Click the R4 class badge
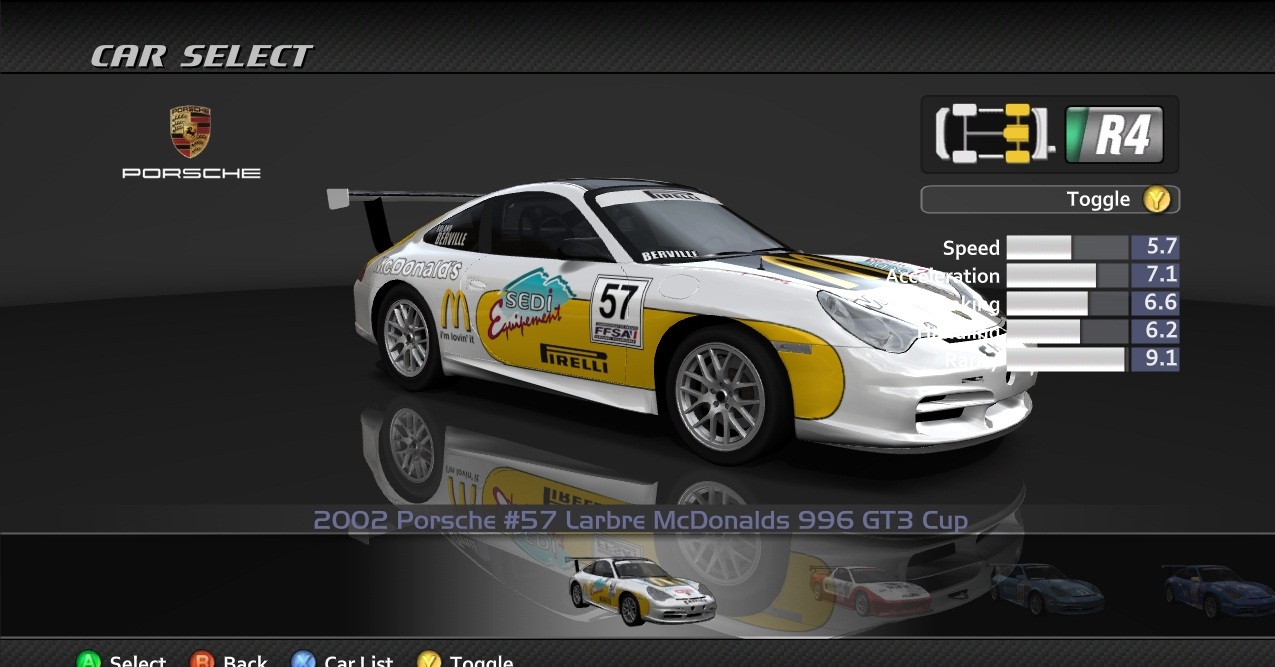This screenshot has width=1275, height=667. click(1114, 135)
